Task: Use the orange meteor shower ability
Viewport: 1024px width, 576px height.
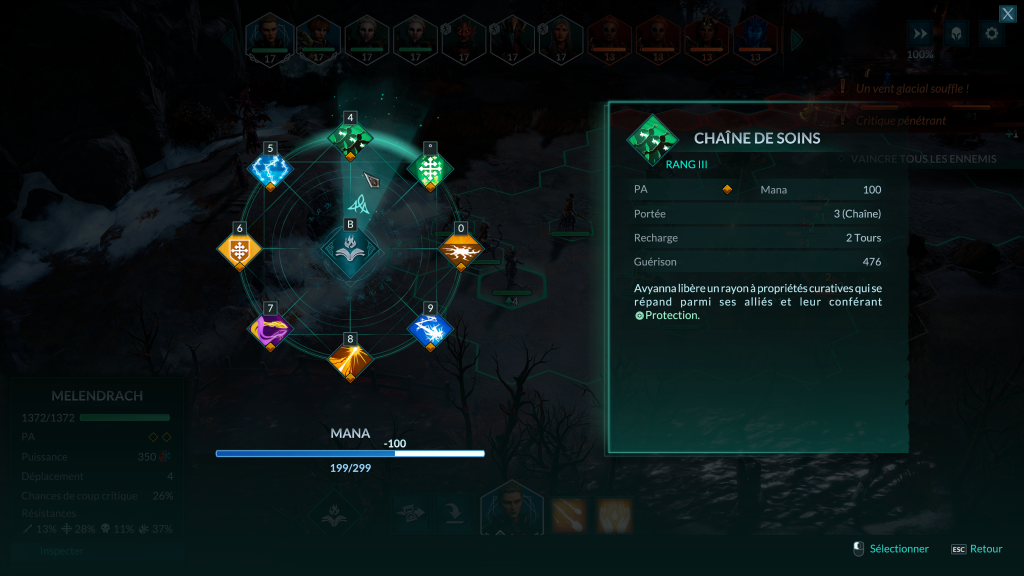Action: point(569,514)
